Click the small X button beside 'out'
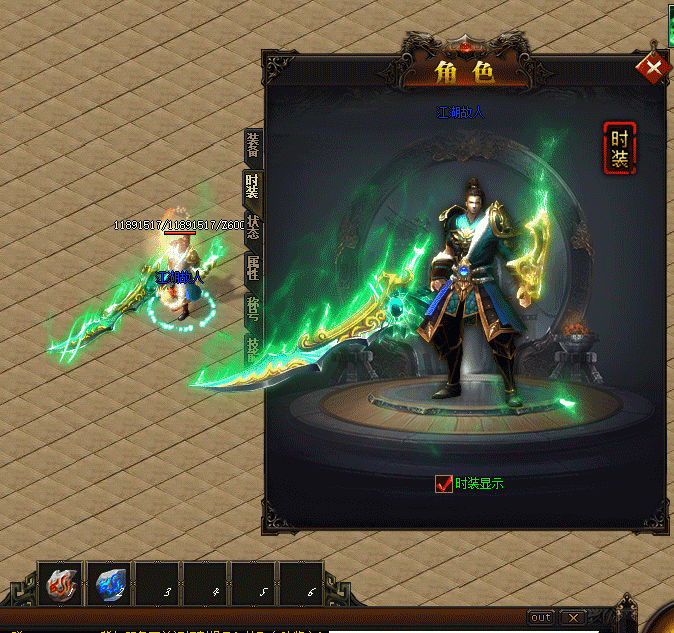 [572, 617]
